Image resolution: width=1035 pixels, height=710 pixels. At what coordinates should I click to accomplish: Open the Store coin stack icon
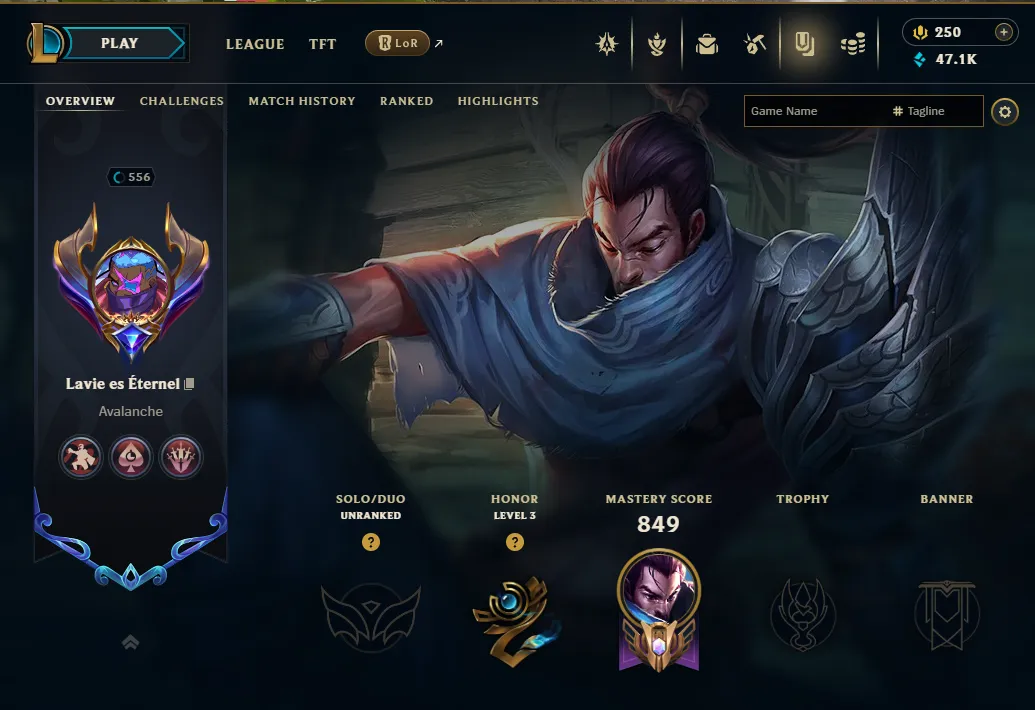click(x=852, y=44)
